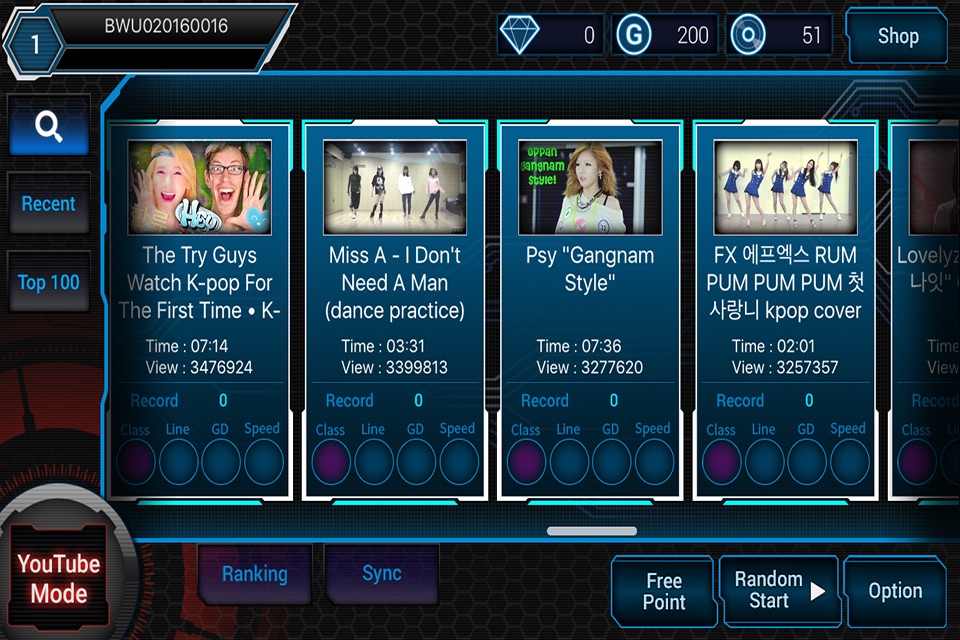
Task: Toggle the YouTube Mode button
Action: pyautogui.click(x=58, y=578)
